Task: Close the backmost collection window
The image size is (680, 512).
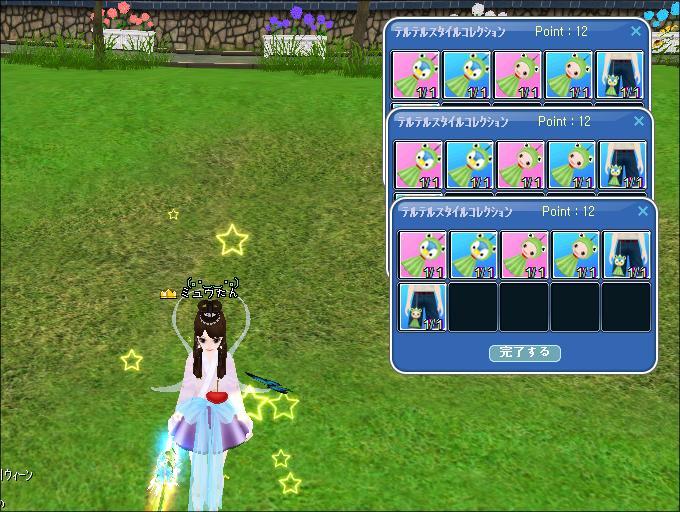Action: click(x=636, y=32)
